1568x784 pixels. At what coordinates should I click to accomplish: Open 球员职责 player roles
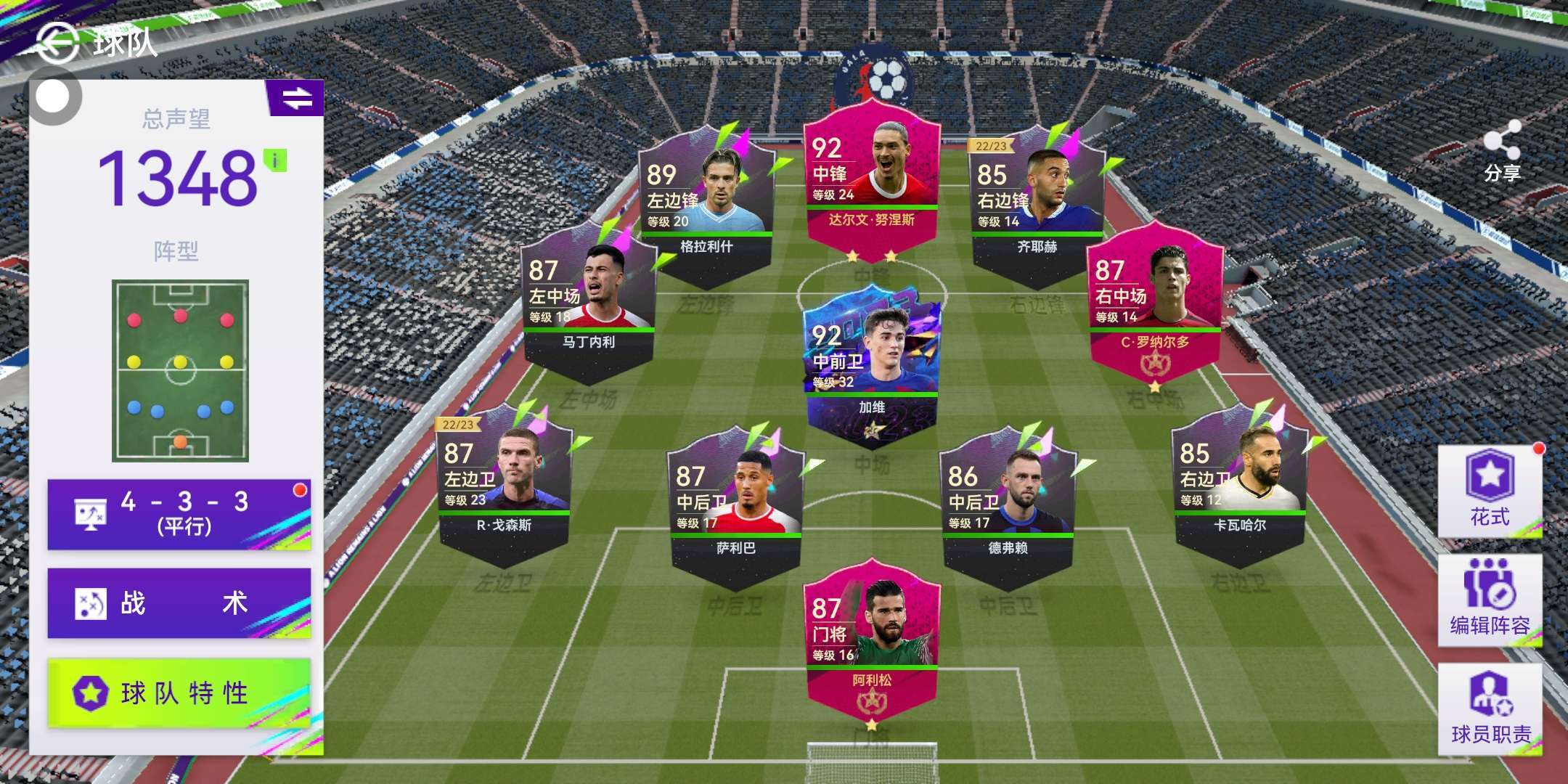point(1490,709)
